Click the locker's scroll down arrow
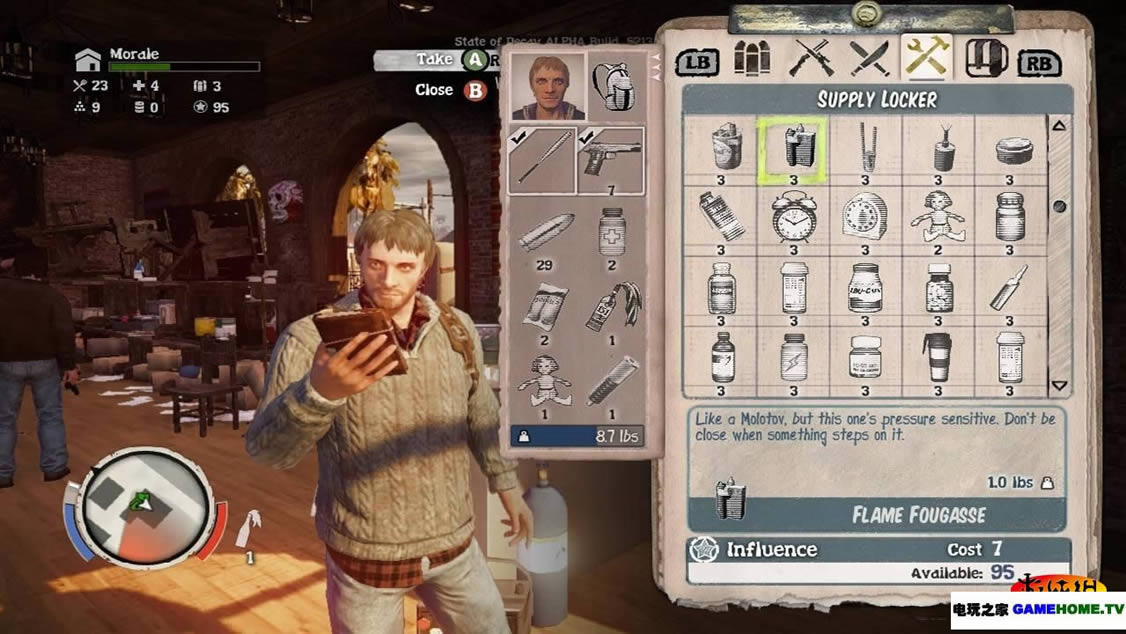This screenshot has width=1126, height=634. click(x=1059, y=386)
